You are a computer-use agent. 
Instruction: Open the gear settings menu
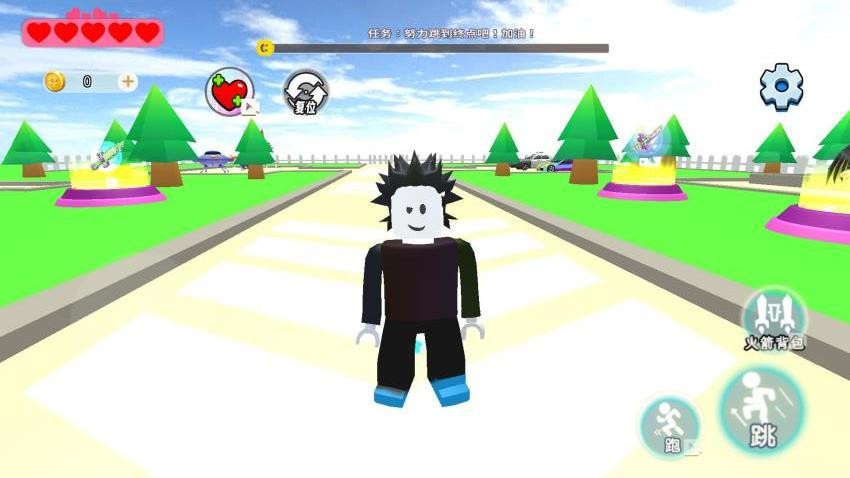click(781, 87)
